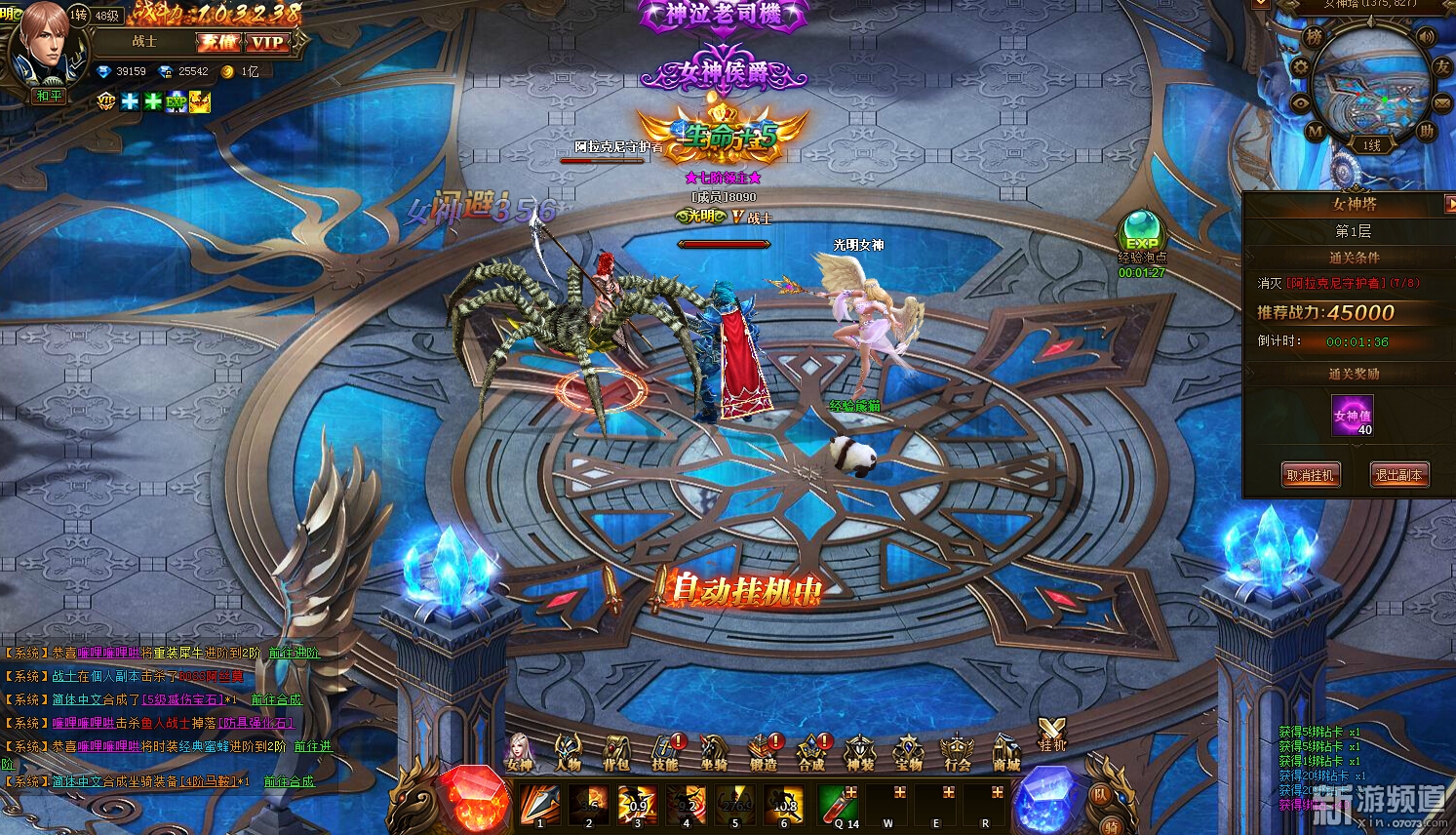
Task: Open the 坐骑 mount menu
Action: 714,753
